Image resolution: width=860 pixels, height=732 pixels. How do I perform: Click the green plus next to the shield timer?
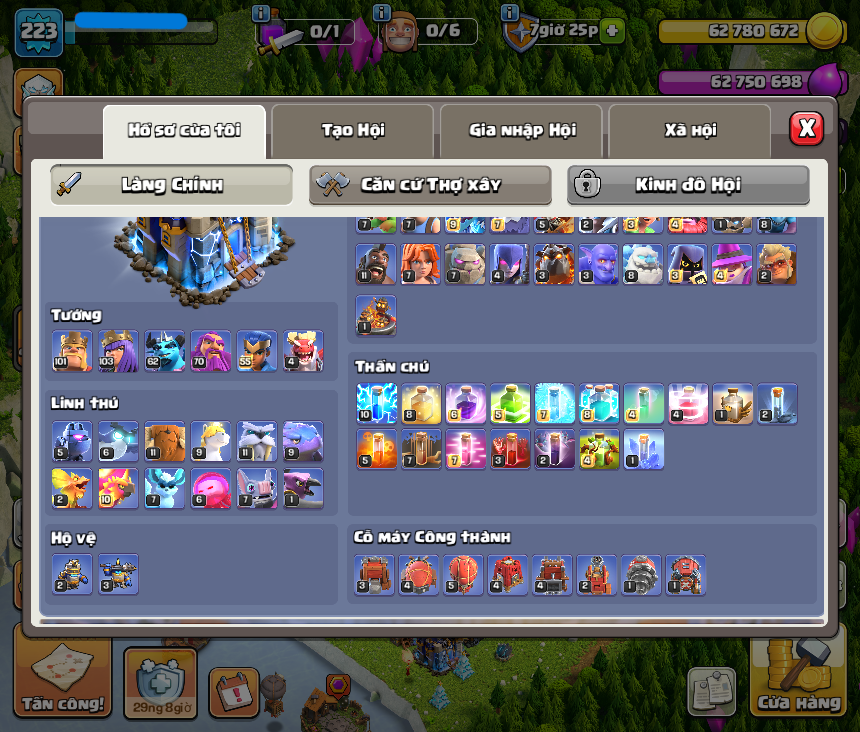[x=612, y=31]
